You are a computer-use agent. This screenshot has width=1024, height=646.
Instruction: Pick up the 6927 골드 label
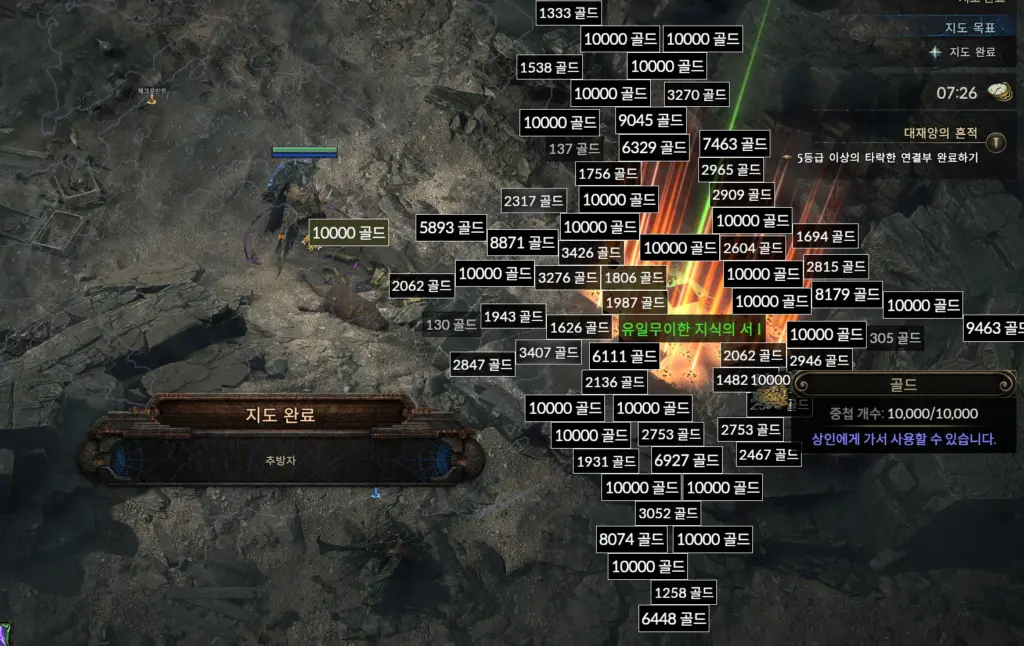(x=686, y=460)
